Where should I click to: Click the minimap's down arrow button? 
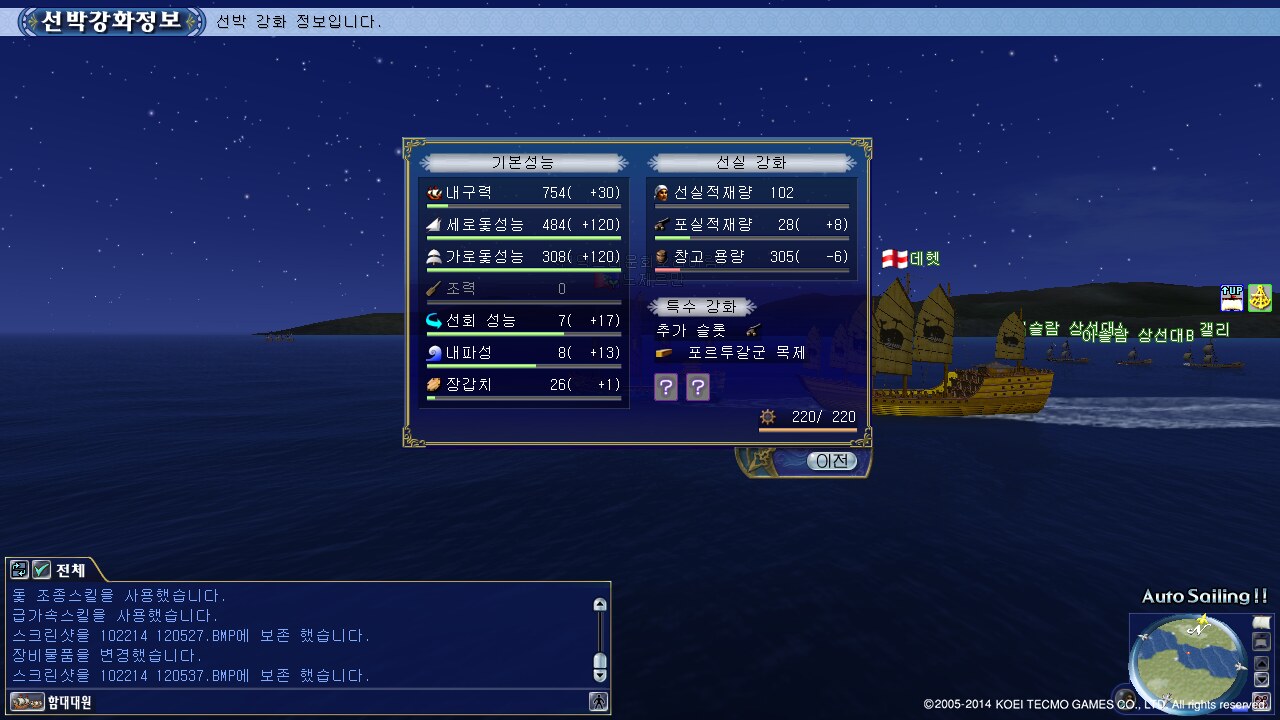pos(1261,680)
